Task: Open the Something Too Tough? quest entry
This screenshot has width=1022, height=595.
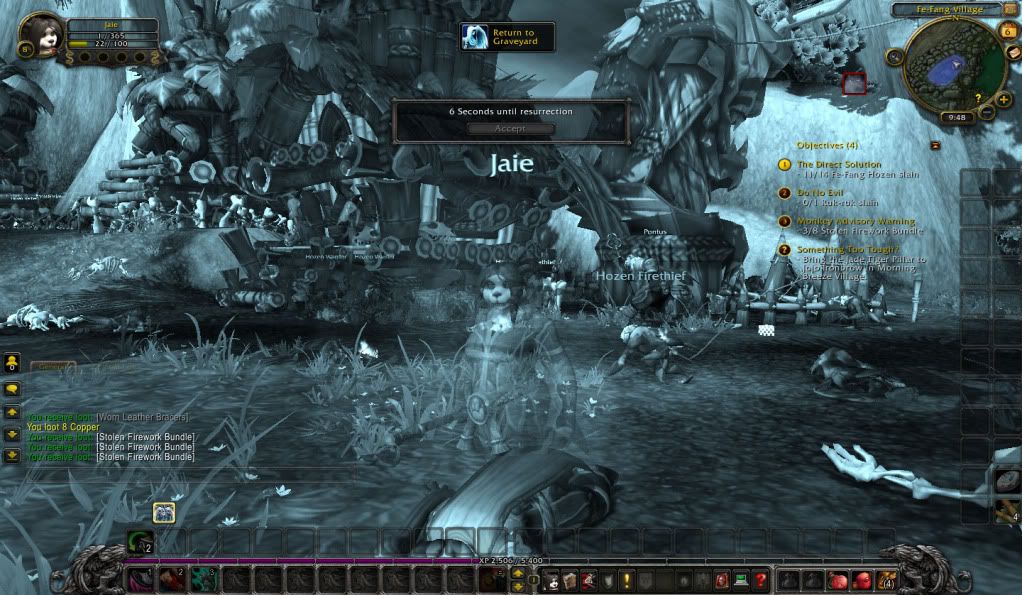Action: (847, 249)
